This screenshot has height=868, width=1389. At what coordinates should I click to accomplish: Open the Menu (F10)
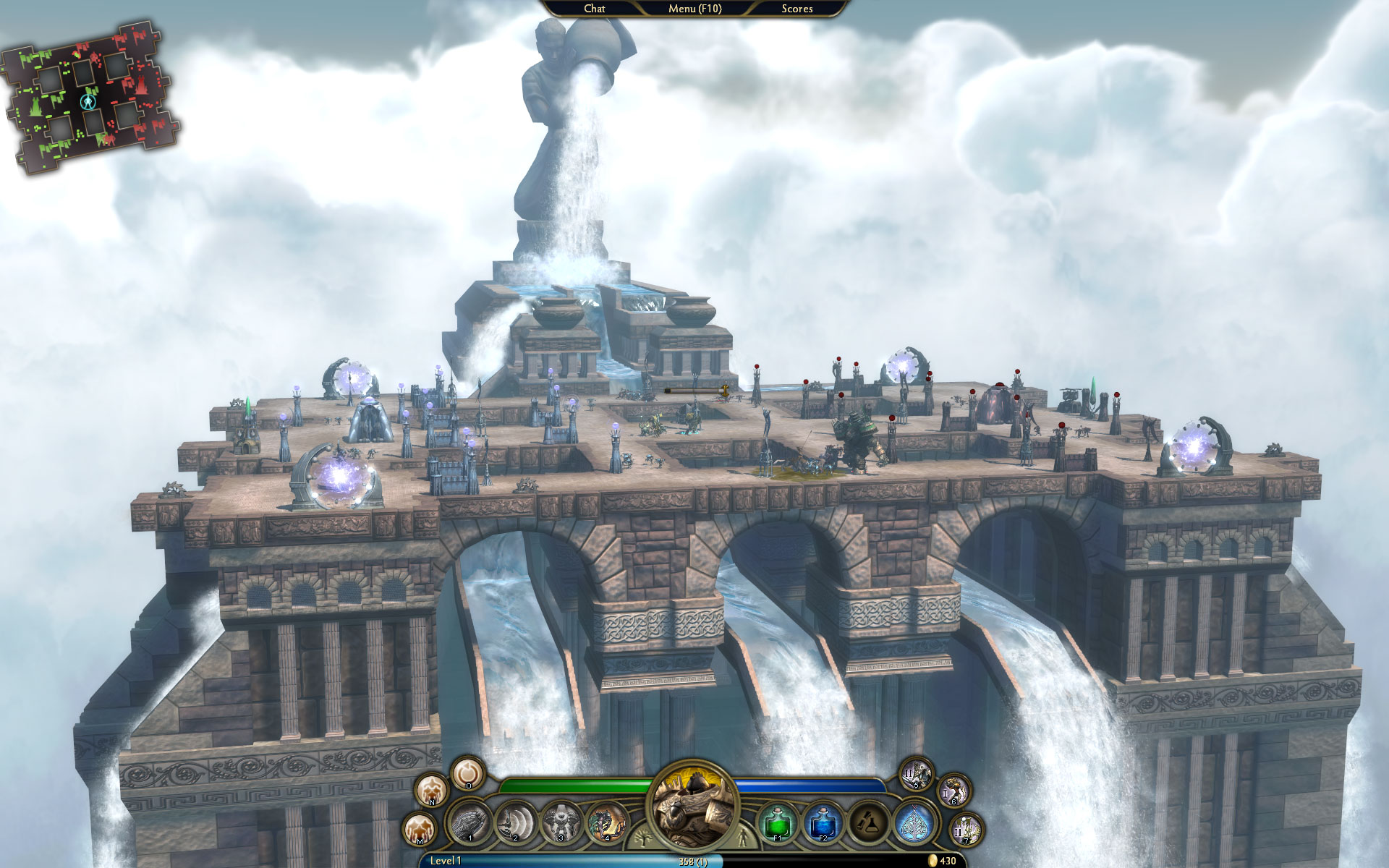pos(695,9)
